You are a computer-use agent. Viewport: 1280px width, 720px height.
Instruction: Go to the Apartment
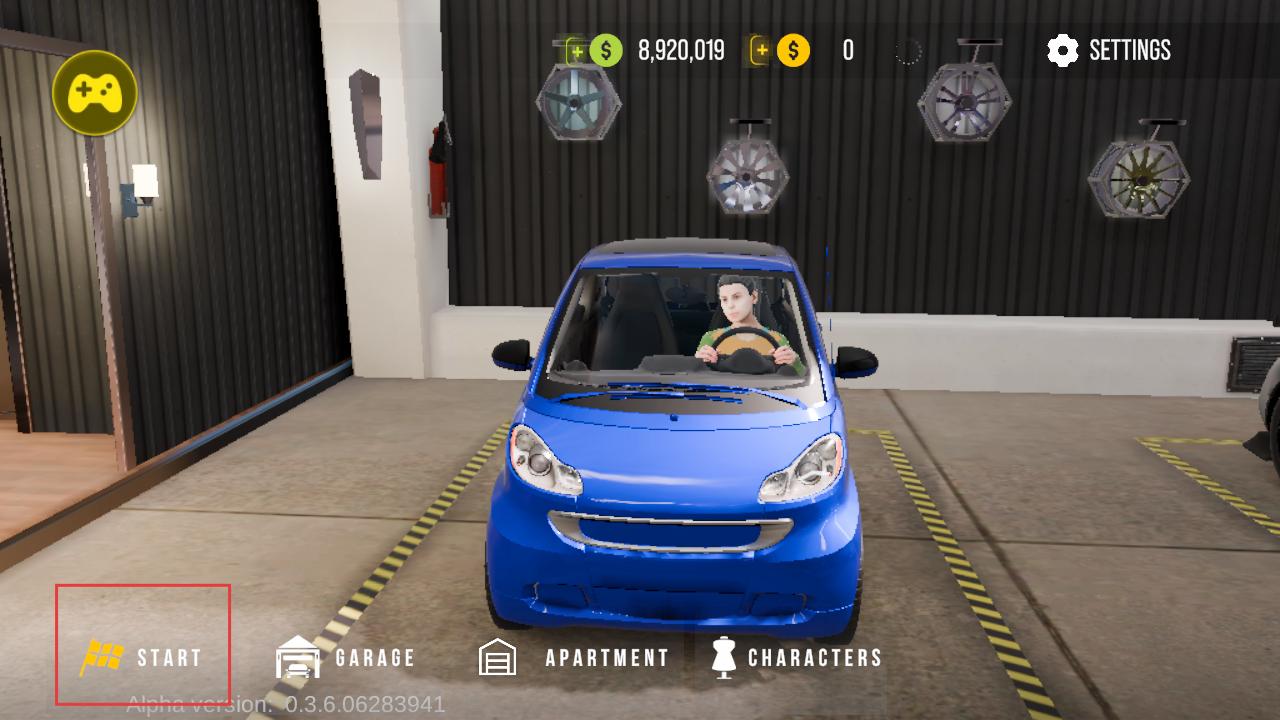point(573,657)
